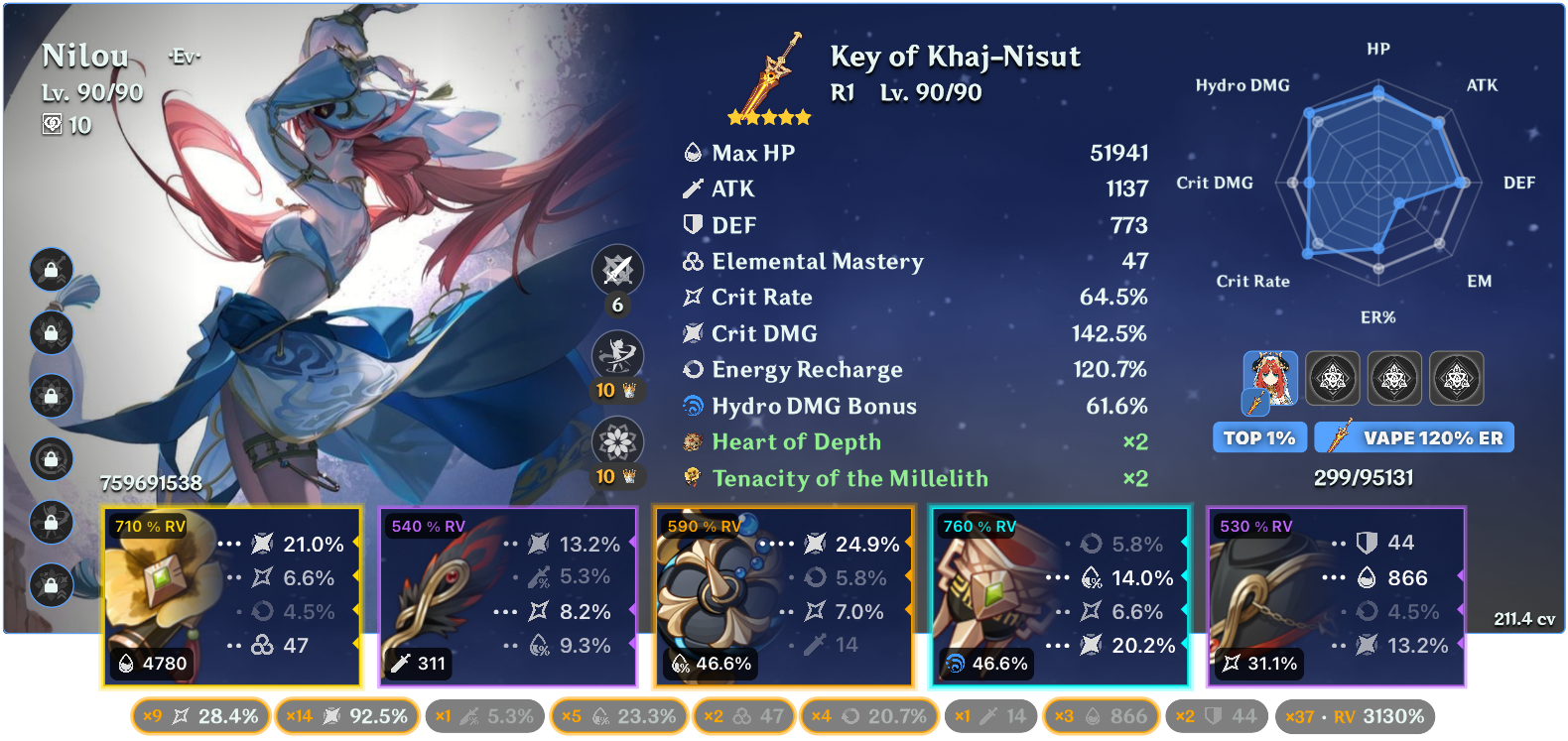
Task: Click the Energy Recharge stat icon
Action: pos(693,370)
